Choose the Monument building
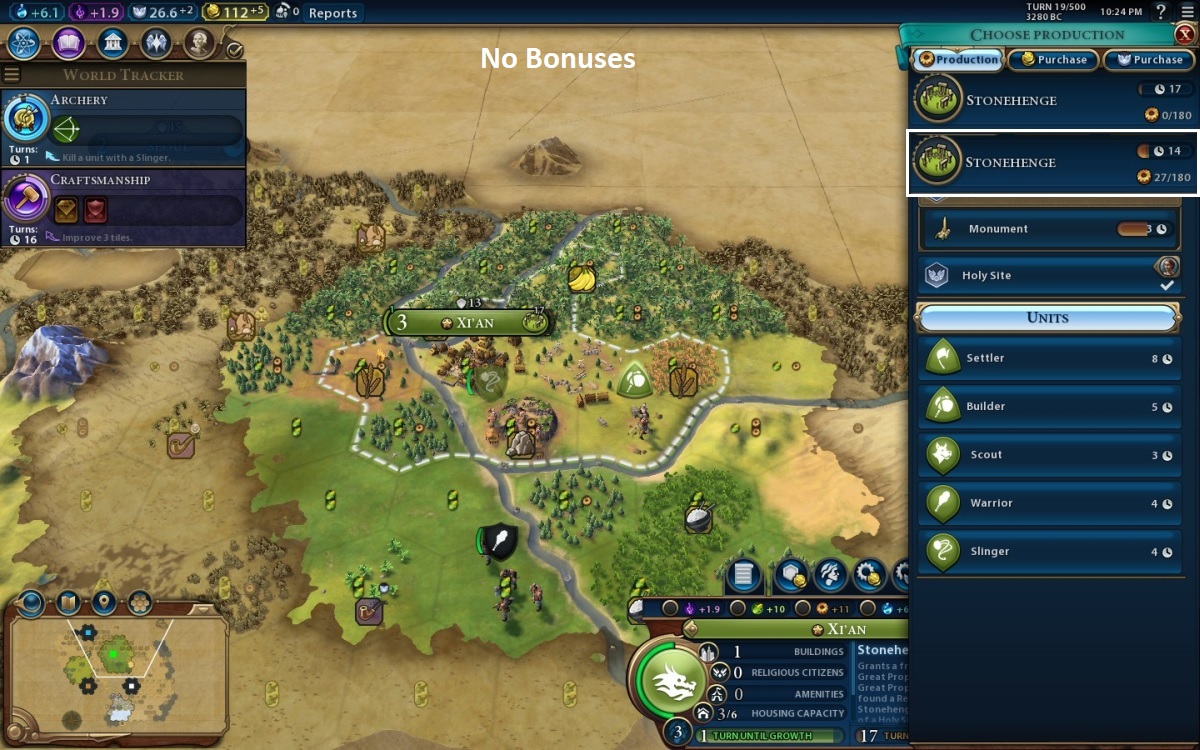The width and height of the screenshot is (1200, 750). 1048,229
